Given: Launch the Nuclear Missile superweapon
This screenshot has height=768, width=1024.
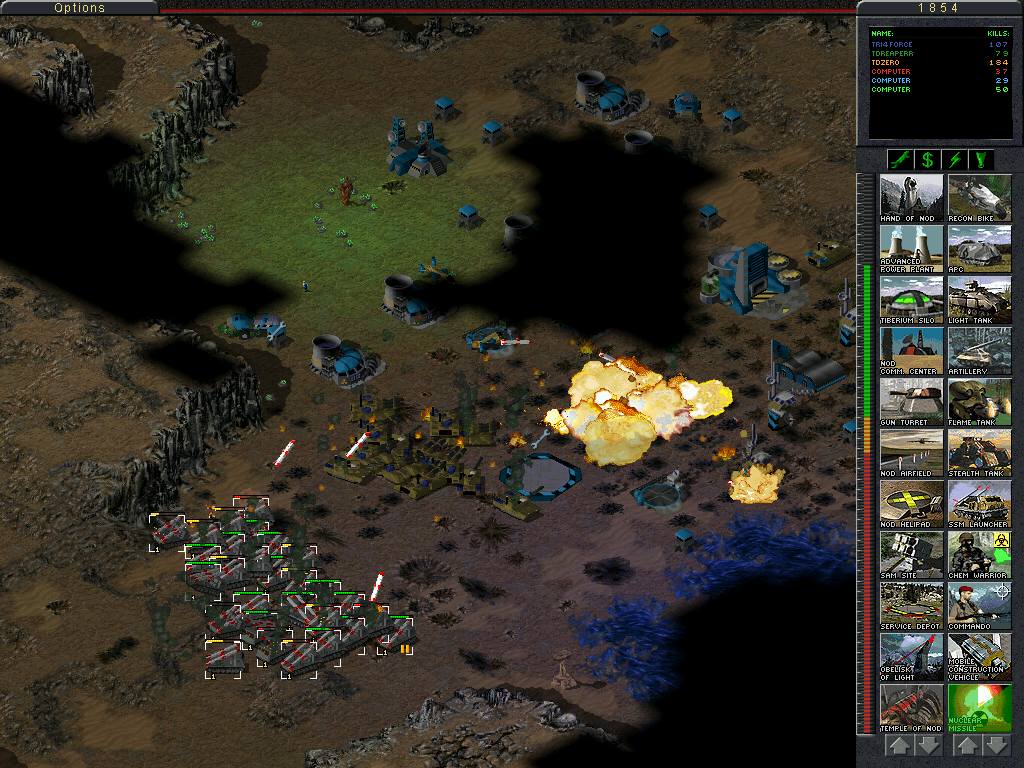Looking at the screenshot, I should pos(979,707).
